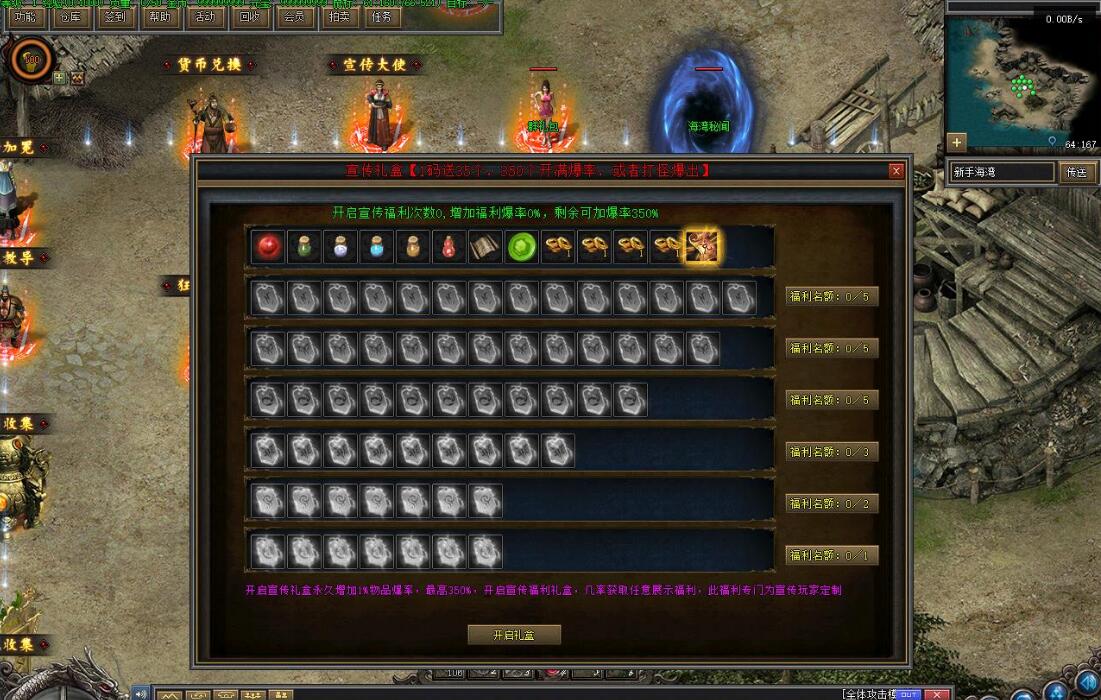Click the minimap plus expand button
Screen dimensions: 1101x700
click(x=957, y=141)
